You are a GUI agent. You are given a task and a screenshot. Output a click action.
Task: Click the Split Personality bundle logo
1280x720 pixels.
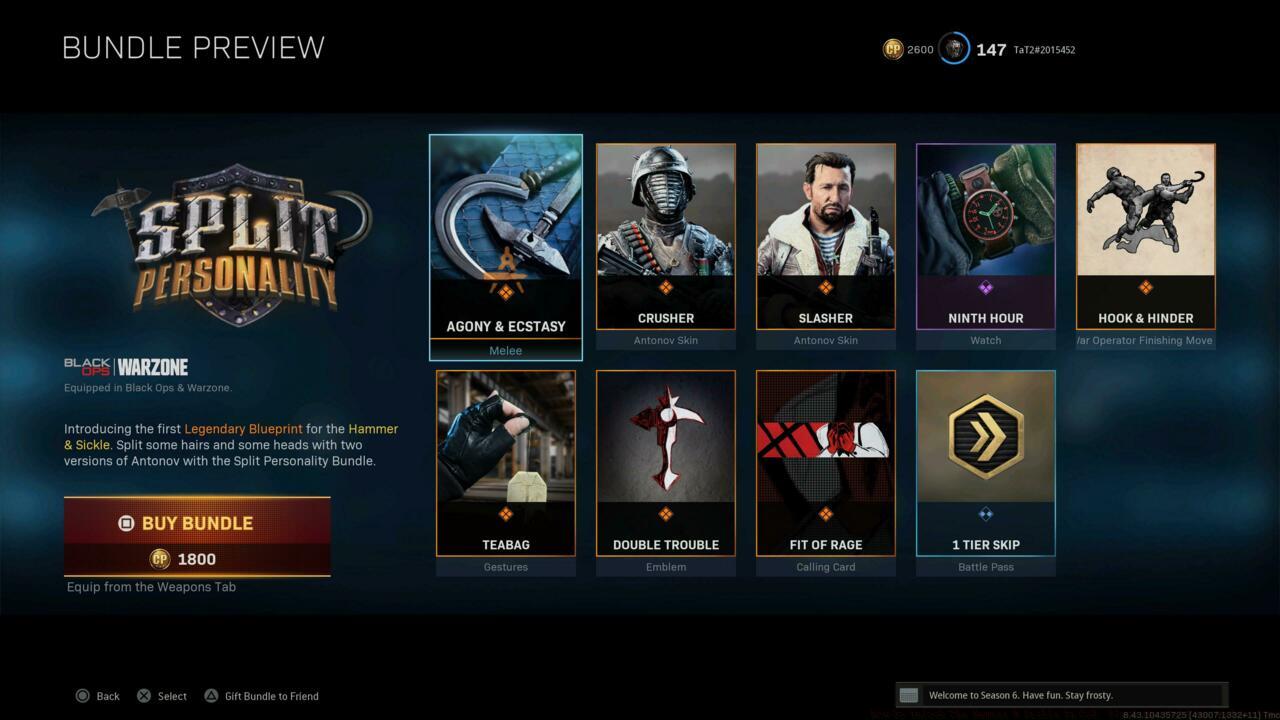pyautogui.click(x=235, y=240)
